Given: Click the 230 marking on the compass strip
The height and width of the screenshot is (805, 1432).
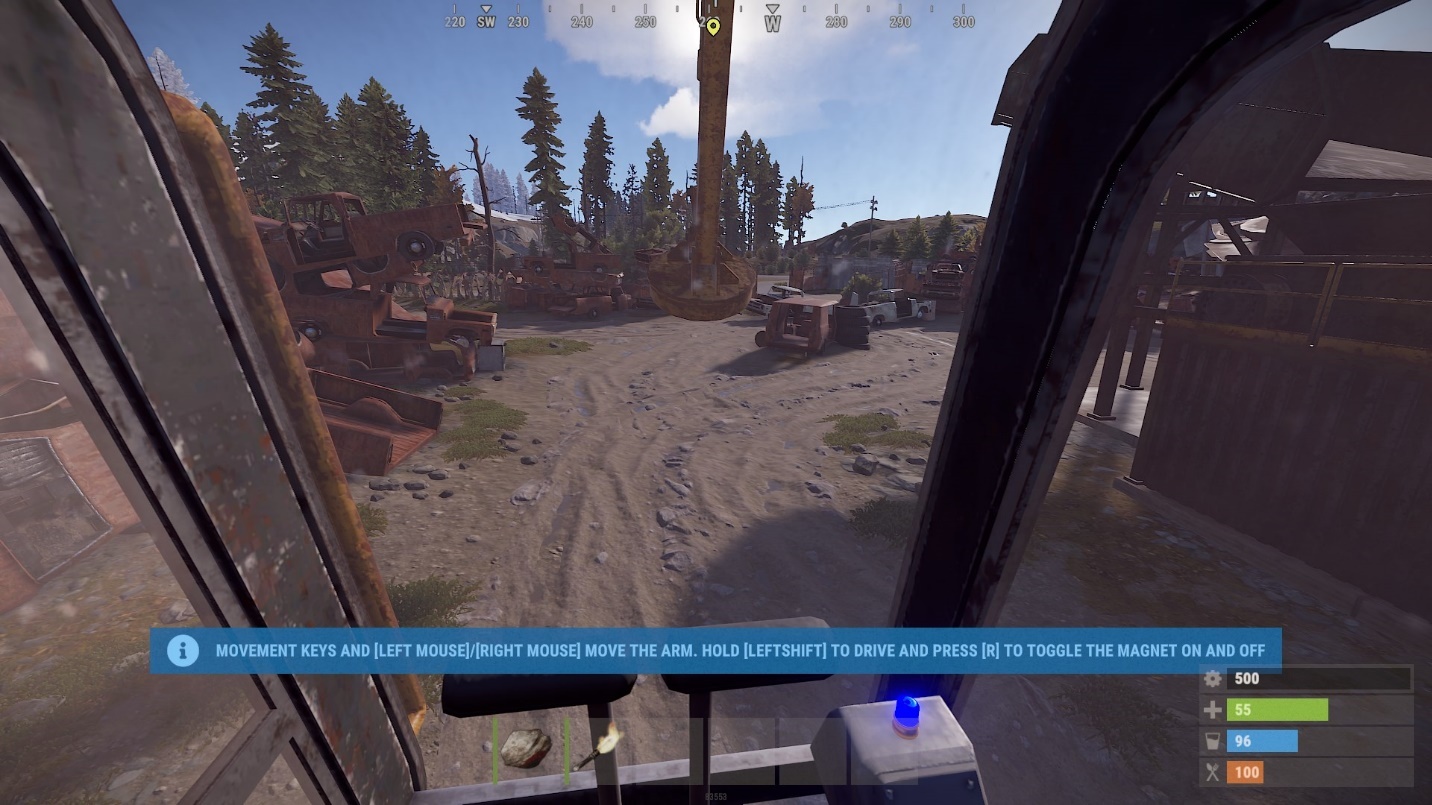Looking at the screenshot, I should 516,21.
